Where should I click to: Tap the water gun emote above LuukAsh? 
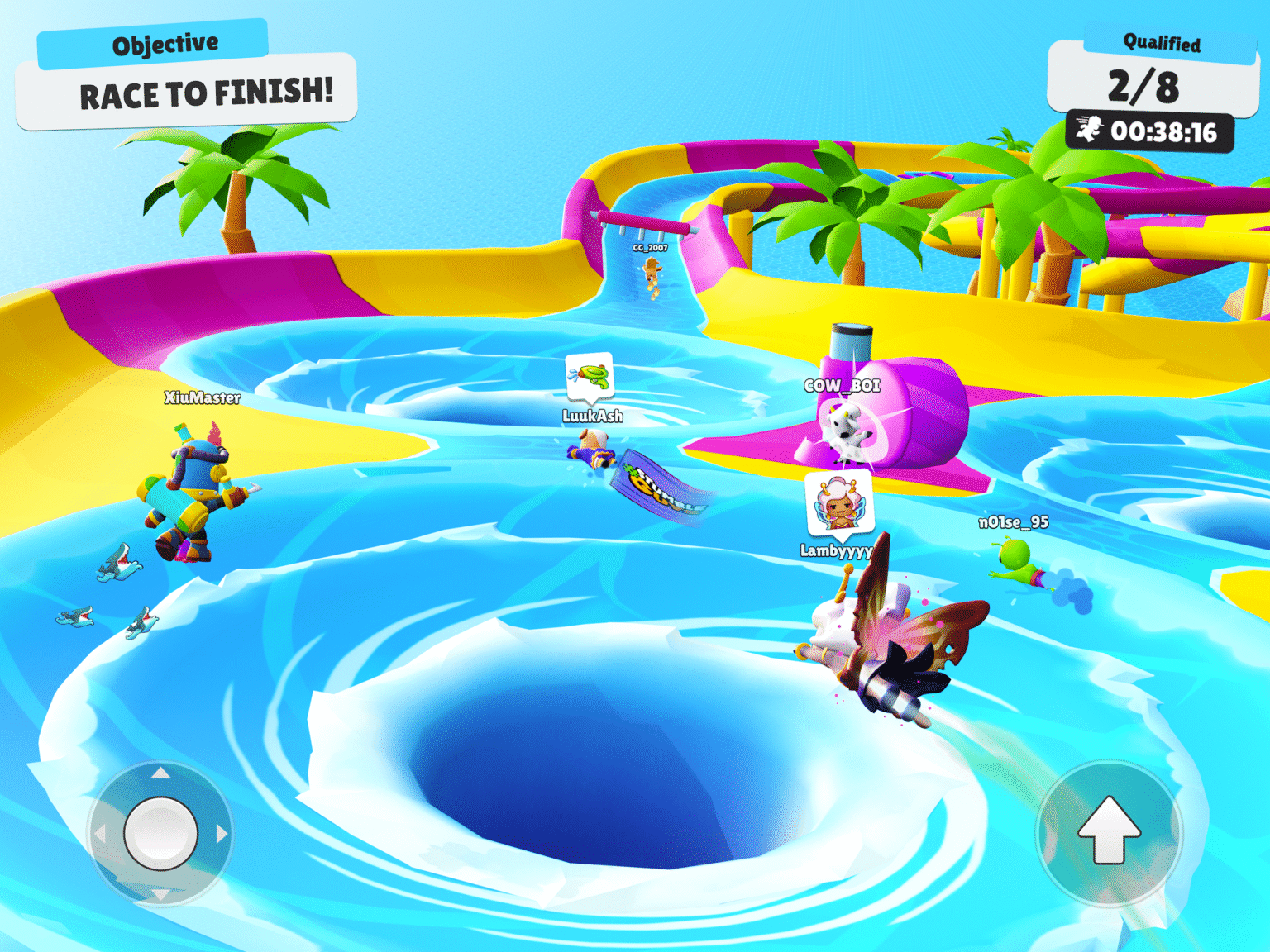click(590, 374)
